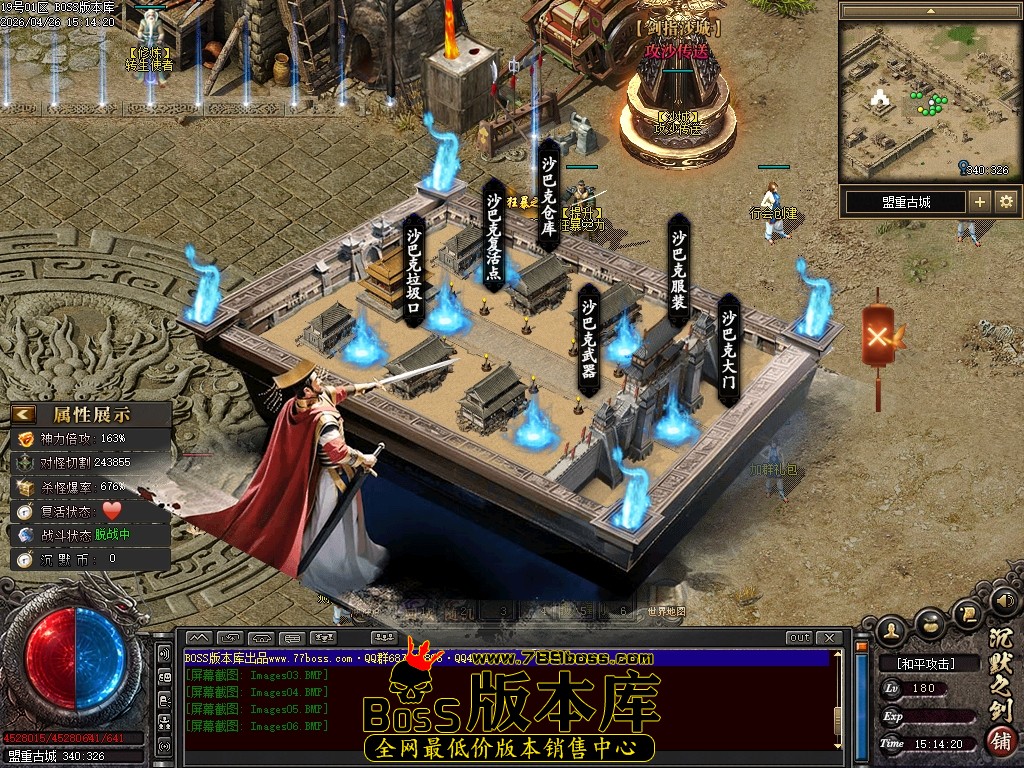Image resolution: width=1024 pixels, height=768 pixels.
Task: Close the red lantern X icon
Action: [x=878, y=336]
